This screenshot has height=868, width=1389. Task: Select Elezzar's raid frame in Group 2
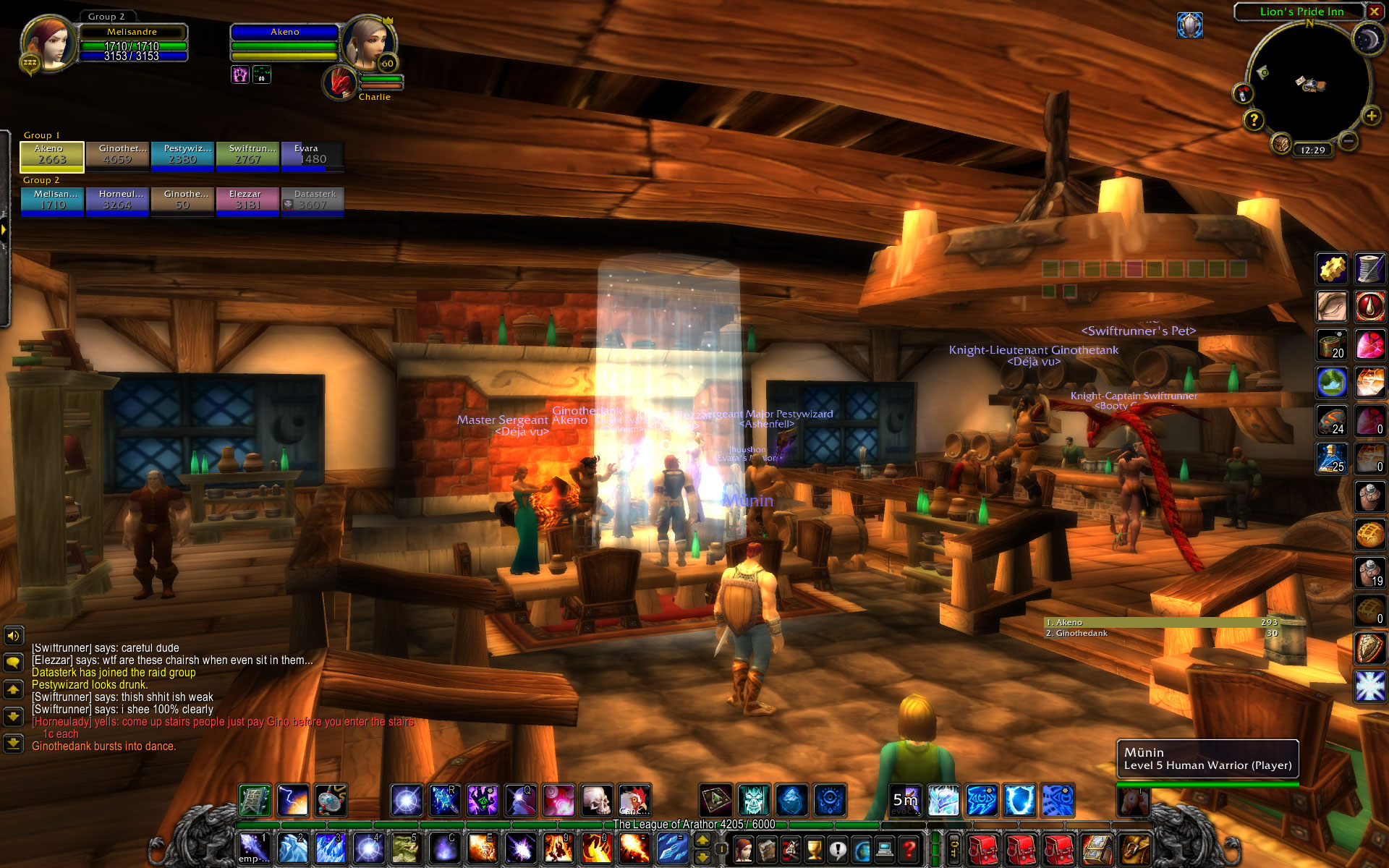[247, 201]
